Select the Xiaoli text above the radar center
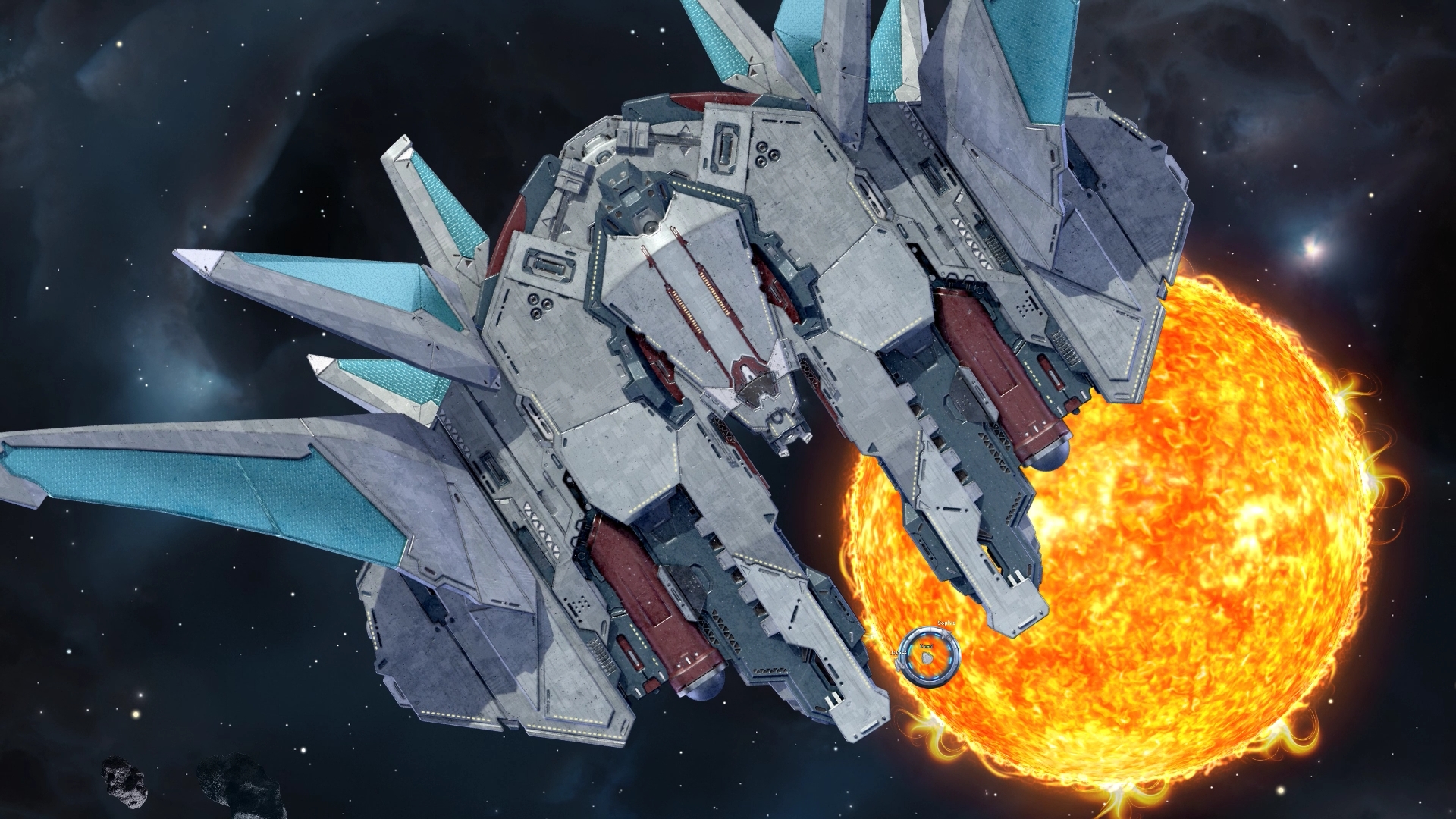 (926, 647)
